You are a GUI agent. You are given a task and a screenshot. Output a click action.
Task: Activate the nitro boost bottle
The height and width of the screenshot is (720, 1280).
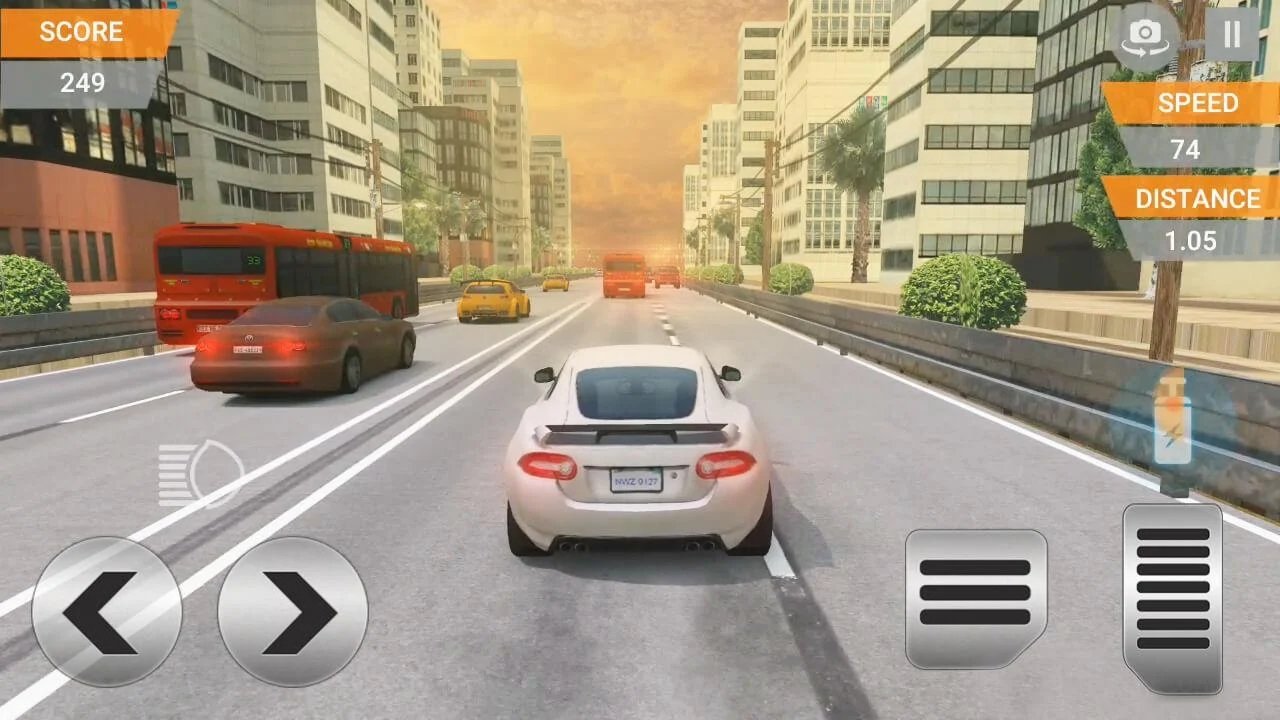tap(1172, 430)
